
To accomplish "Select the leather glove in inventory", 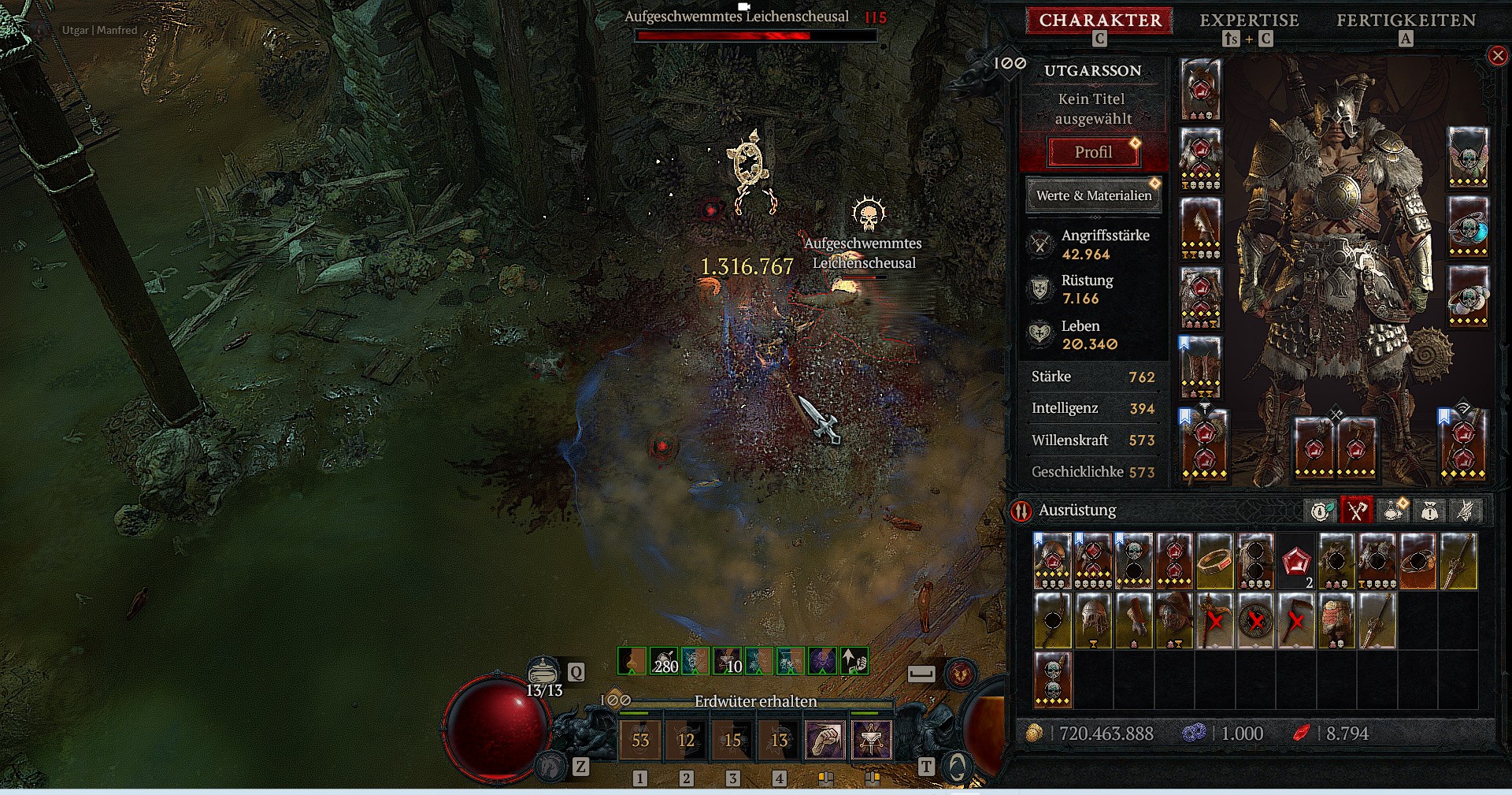I will [x=1132, y=621].
